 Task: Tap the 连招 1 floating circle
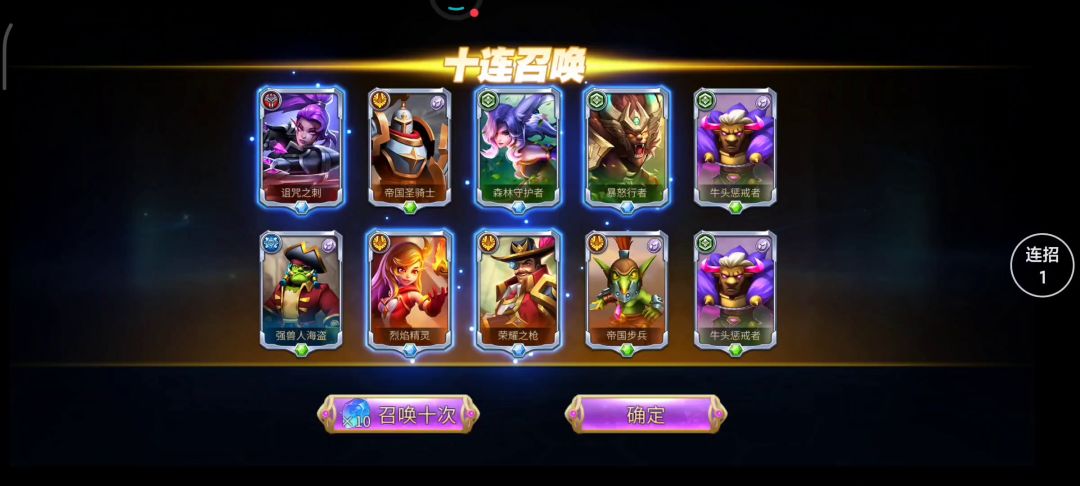tap(1042, 266)
